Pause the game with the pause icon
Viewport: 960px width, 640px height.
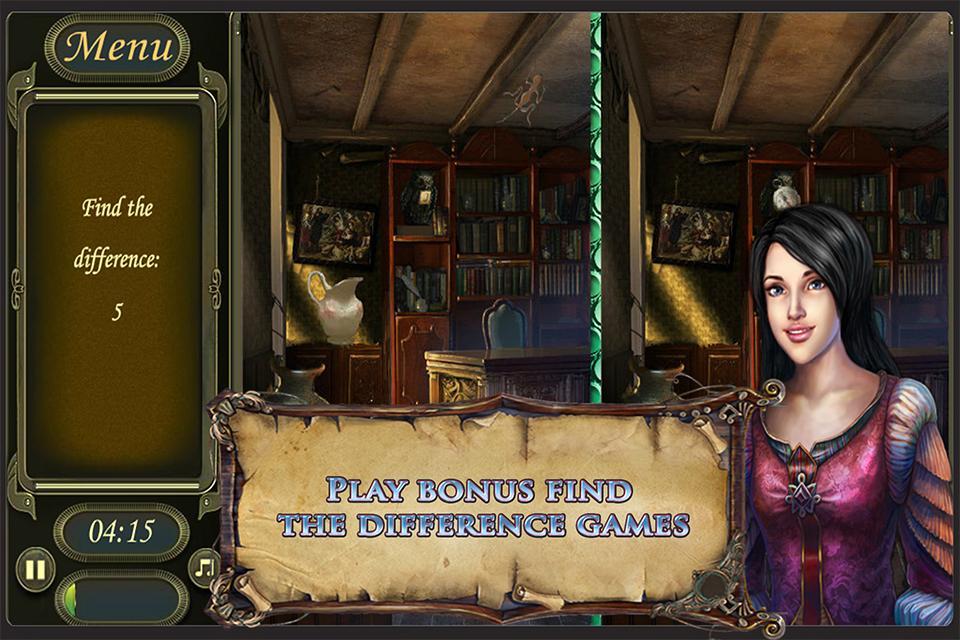35,569
